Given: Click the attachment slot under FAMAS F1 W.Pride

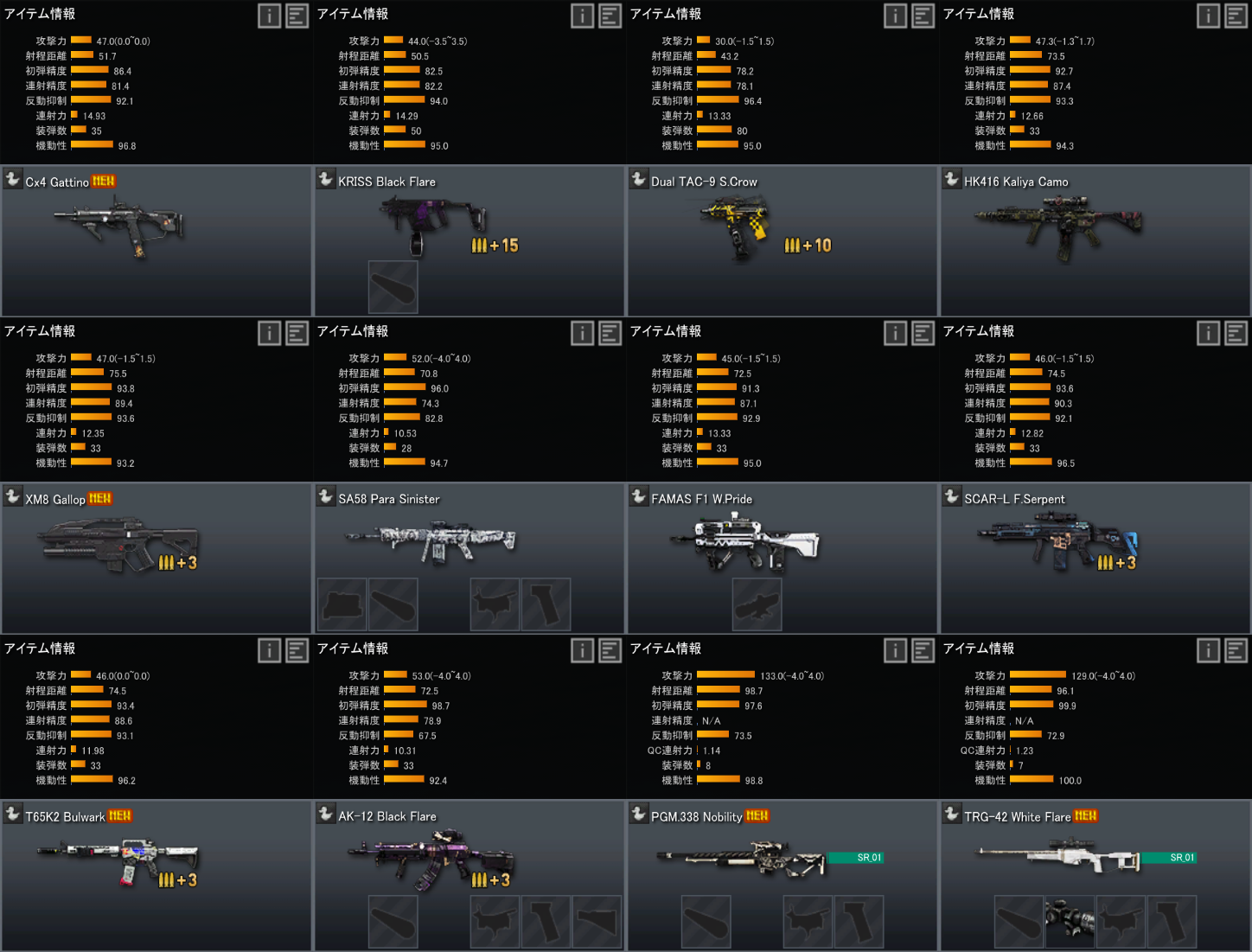Looking at the screenshot, I should pyautogui.click(x=757, y=604).
